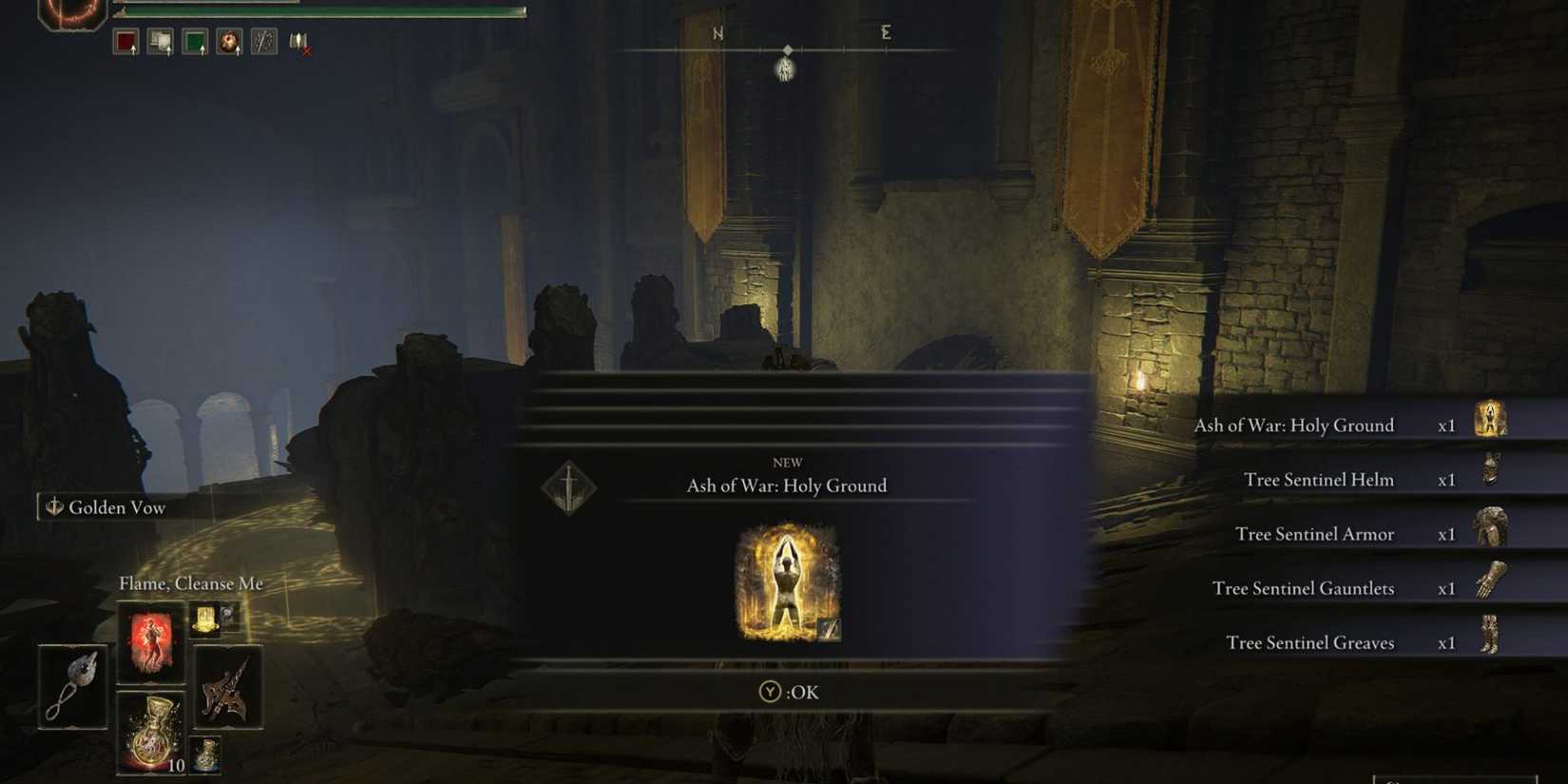
Task: Click the arrows icon with red X top-left
Action: (x=297, y=42)
